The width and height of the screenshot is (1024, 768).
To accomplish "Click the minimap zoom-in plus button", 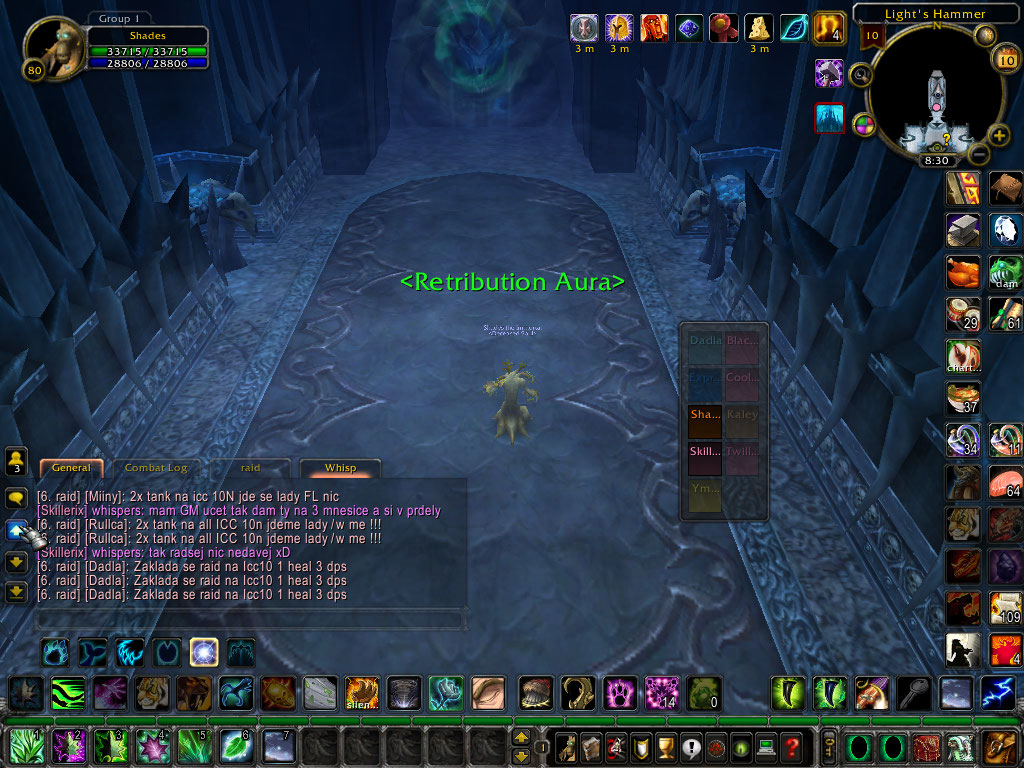I will pos(999,136).
